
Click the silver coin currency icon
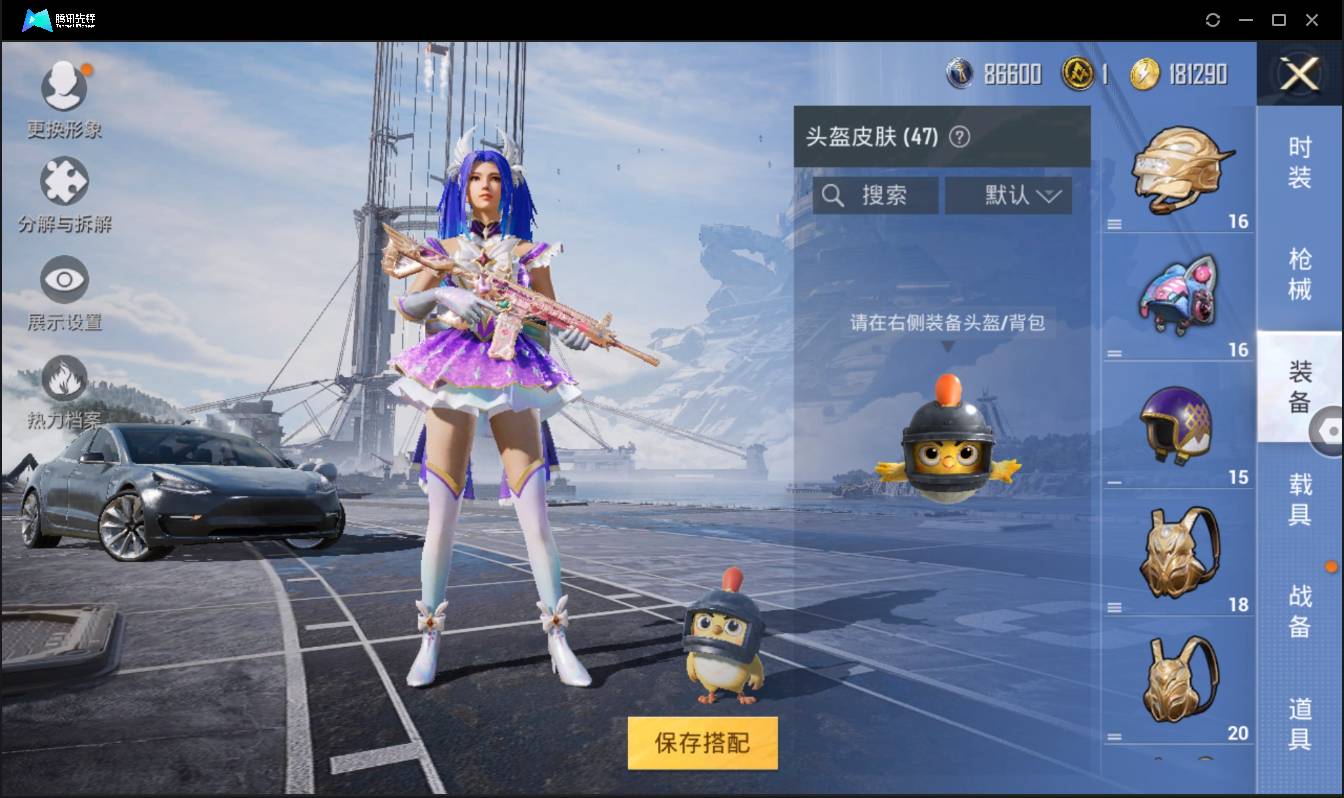tap(960, 73)
